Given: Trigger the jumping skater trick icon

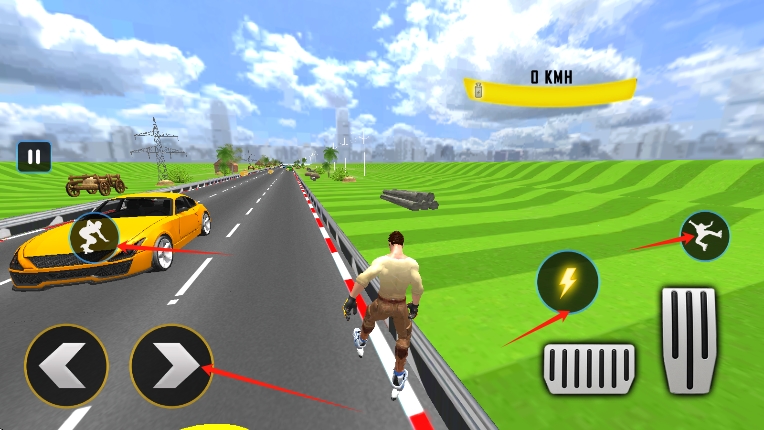Looking at the screenshot, I should pyautogui.click(x=704, y=235).
